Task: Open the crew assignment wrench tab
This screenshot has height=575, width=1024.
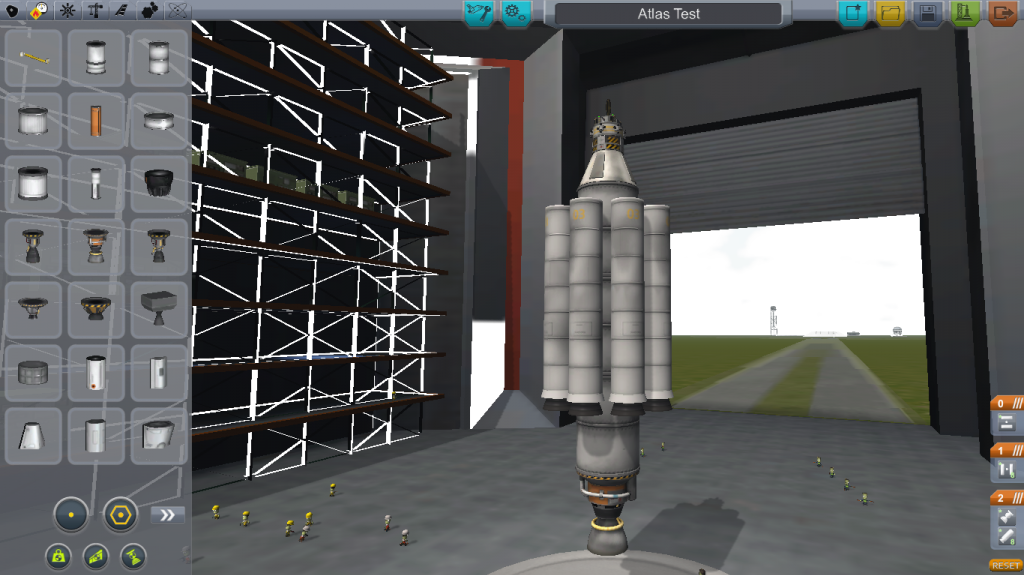Action: point(479,13)
